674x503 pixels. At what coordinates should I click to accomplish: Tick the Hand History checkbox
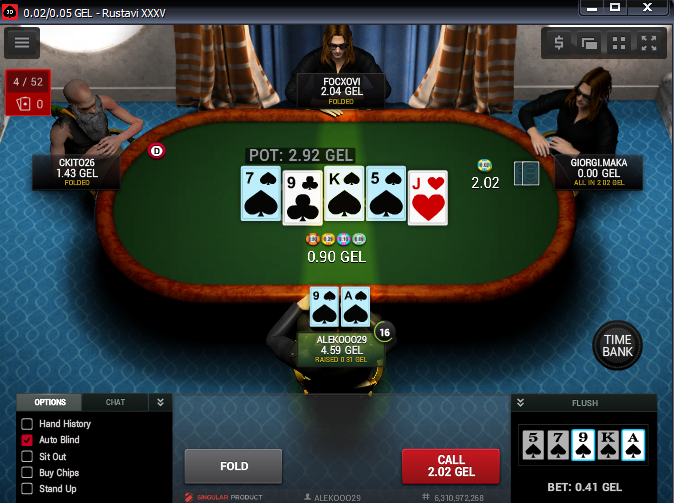pos(27,424)
